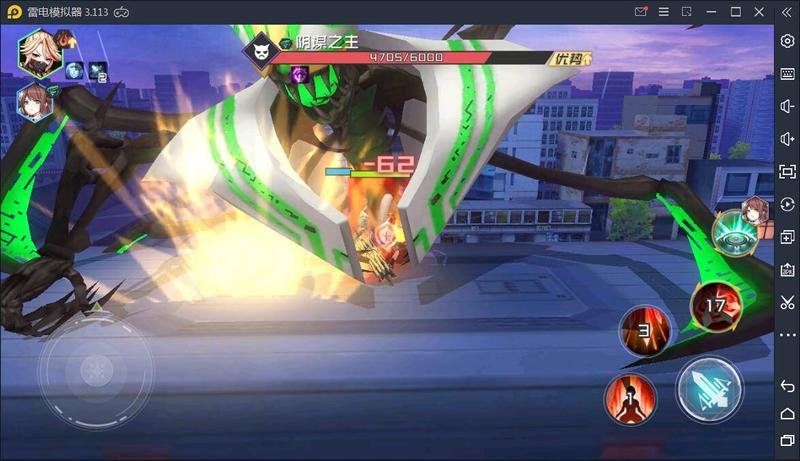Select the boss cat-face icon
Viewport: 800px width, 461px height.
(261, 50)
